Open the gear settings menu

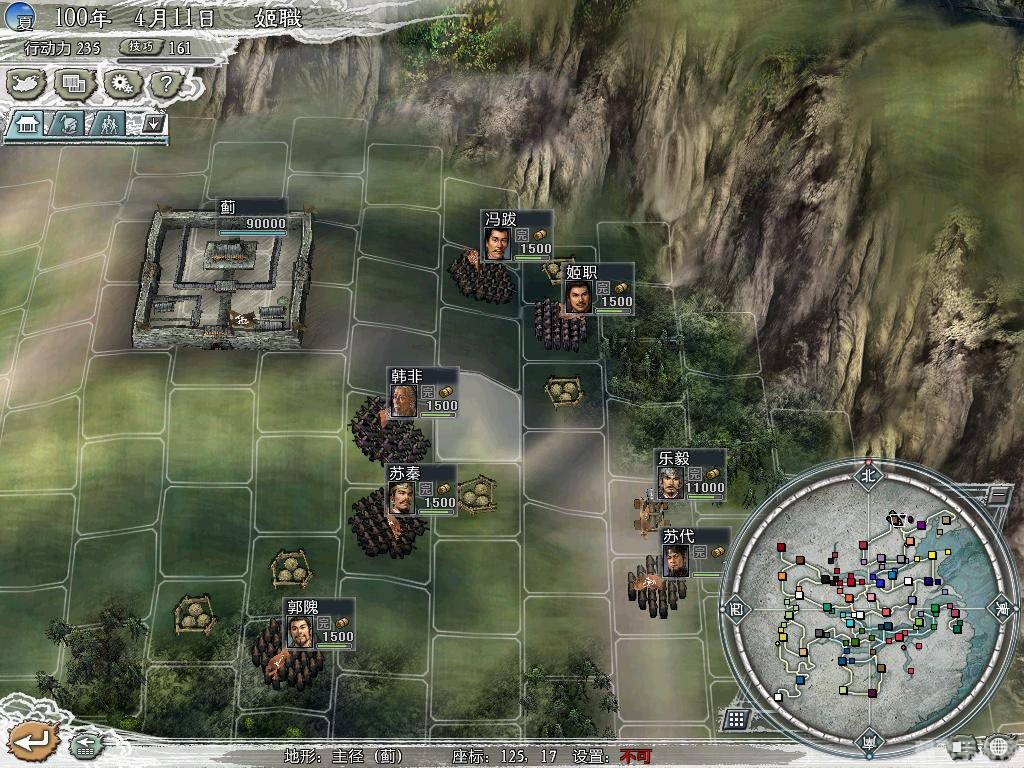[x=123, y=83]
